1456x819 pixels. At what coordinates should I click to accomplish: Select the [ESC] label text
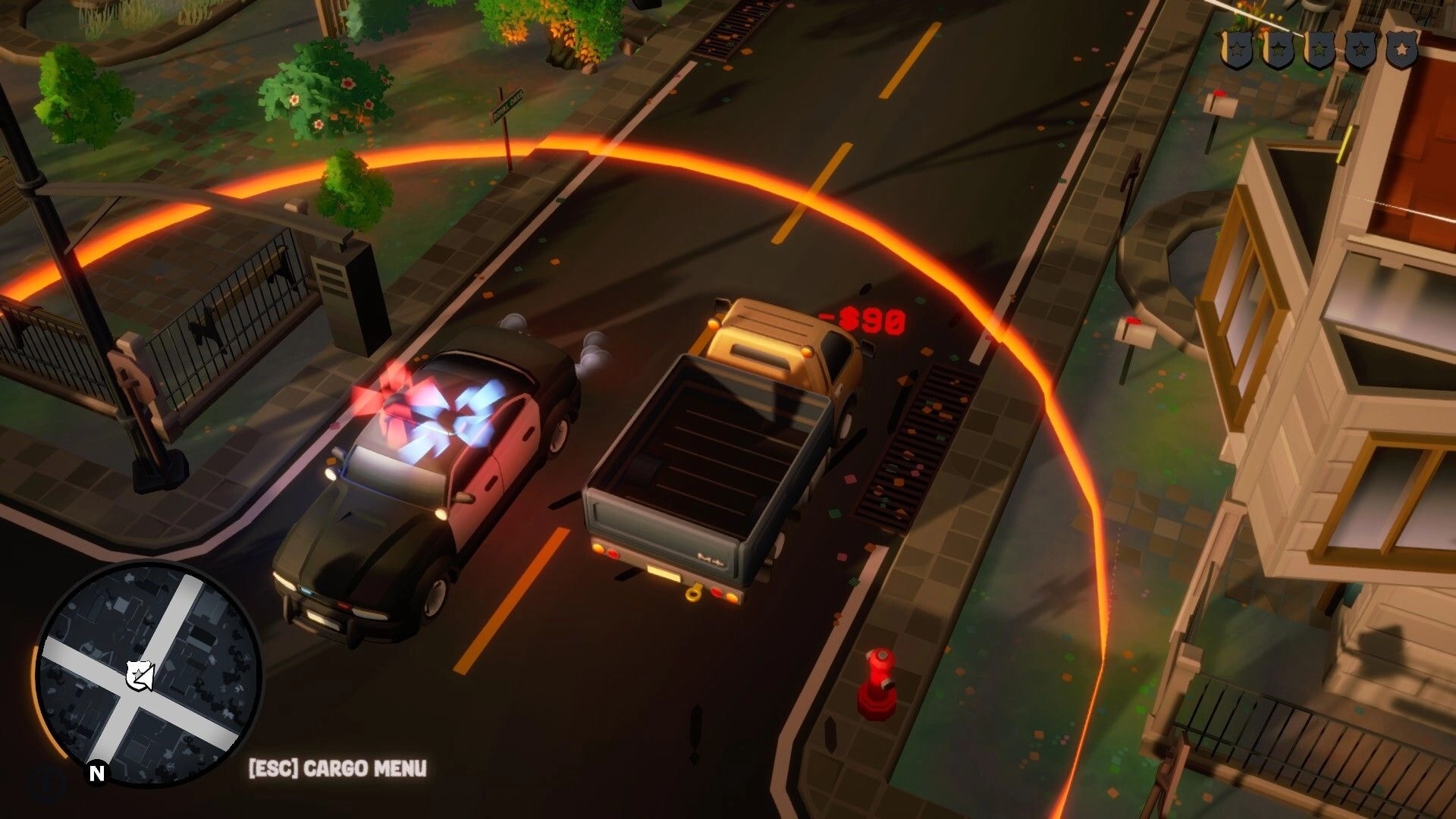pos(271,768)
